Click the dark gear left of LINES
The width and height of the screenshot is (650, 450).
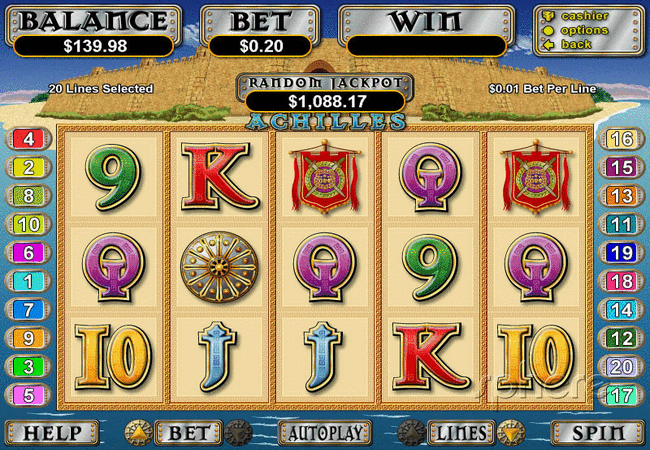point(410,433)
